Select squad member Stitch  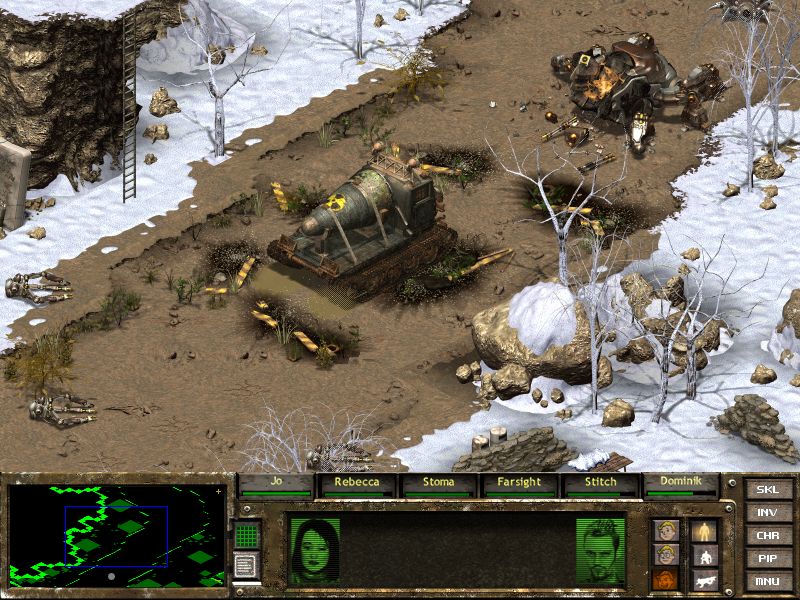coord(602,483)
